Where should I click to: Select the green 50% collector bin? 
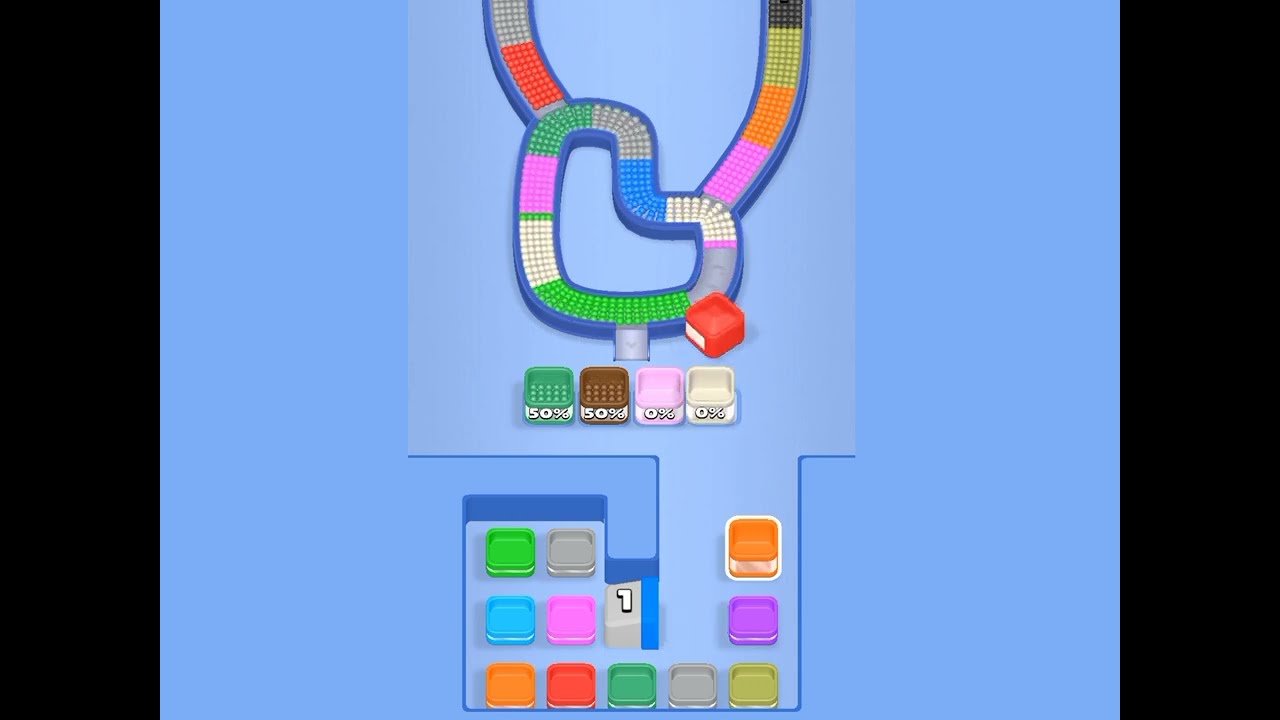pos(548,395)
